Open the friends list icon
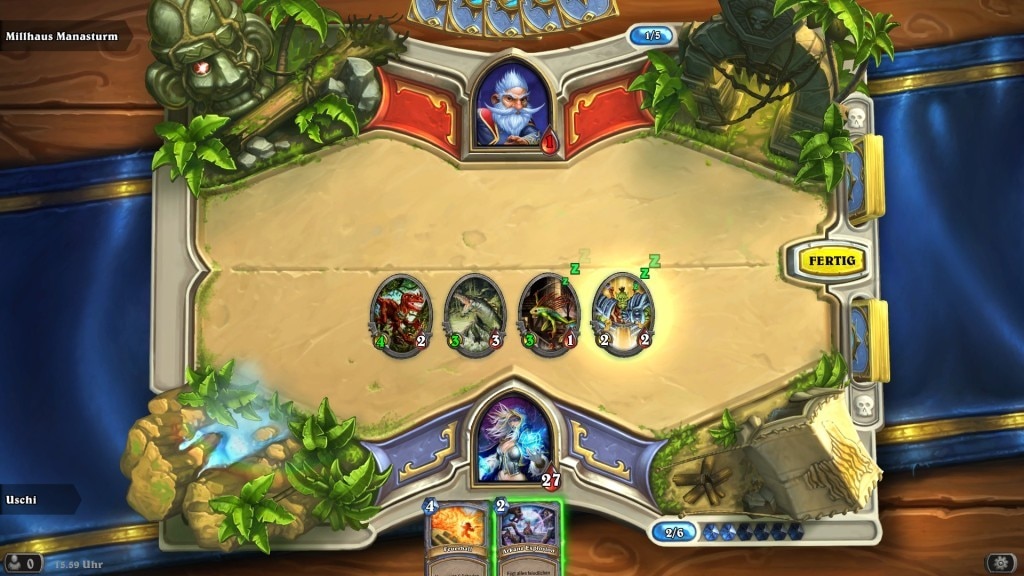Image resolution: width=1024 pixels, height=576 pixels. (20, 564)
